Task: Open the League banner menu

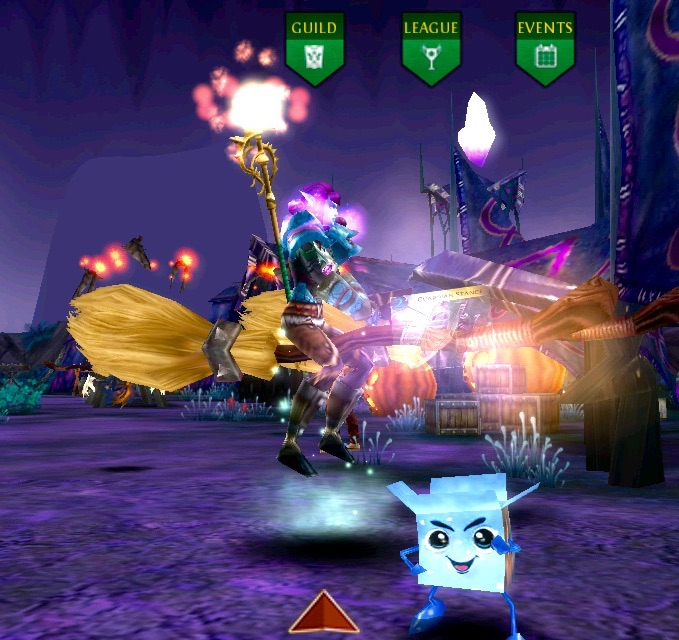Action: coord(431,45)
